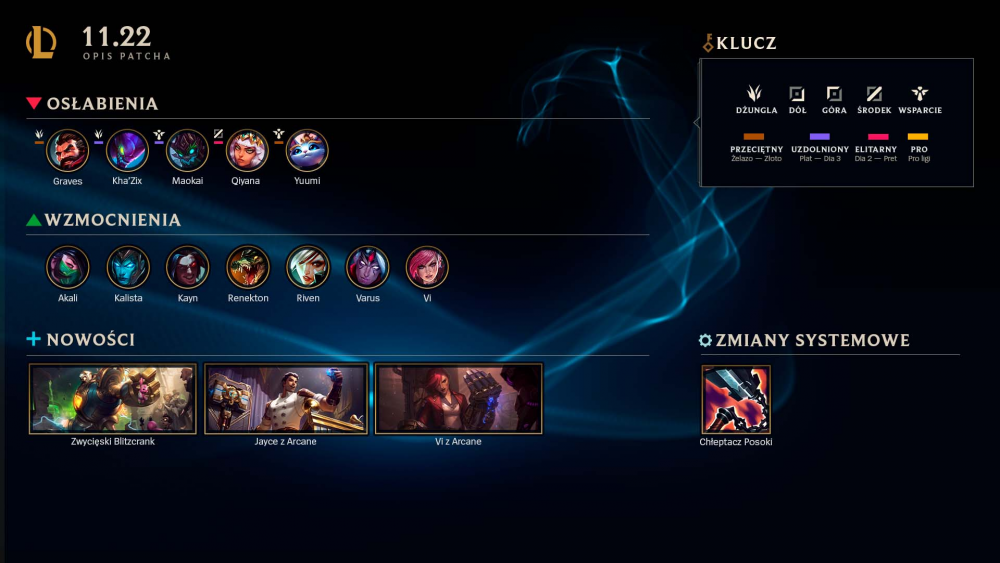Choose the Renekton portrait
The image size is (1000, 563).
pyautogui.click(x=247, y=267)
